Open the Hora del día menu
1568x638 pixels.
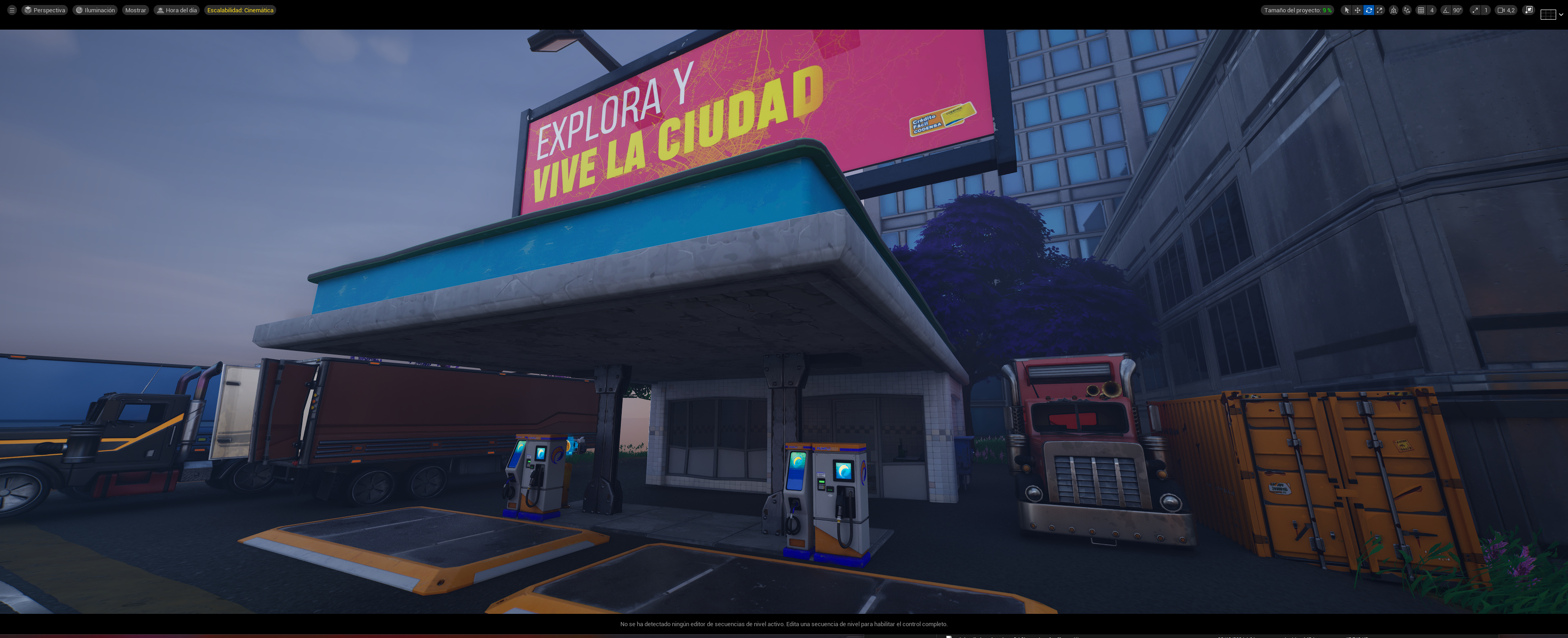[x=176, y=10]
